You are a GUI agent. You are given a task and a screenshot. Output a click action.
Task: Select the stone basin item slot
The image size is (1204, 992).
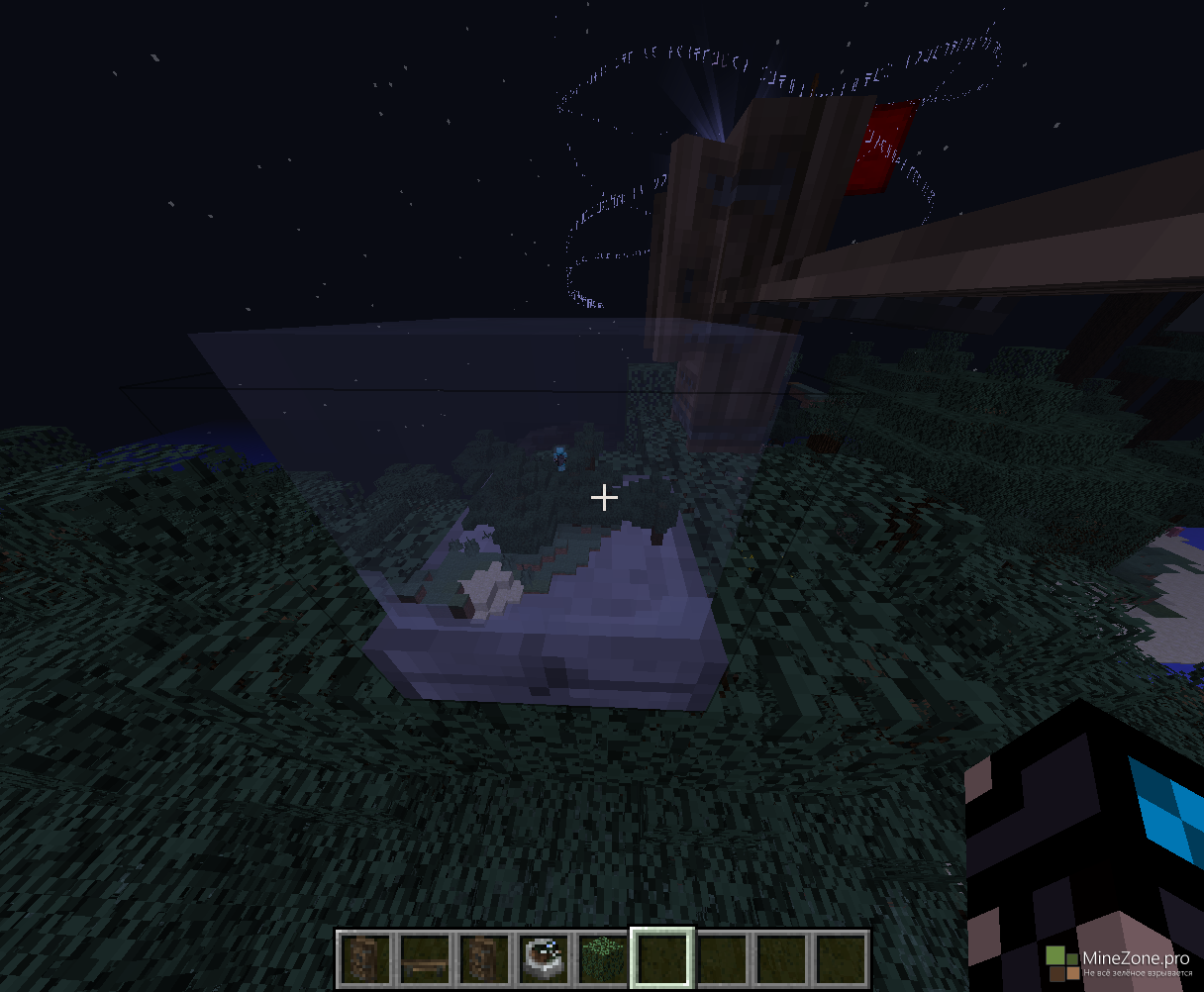tap(544, 958)
